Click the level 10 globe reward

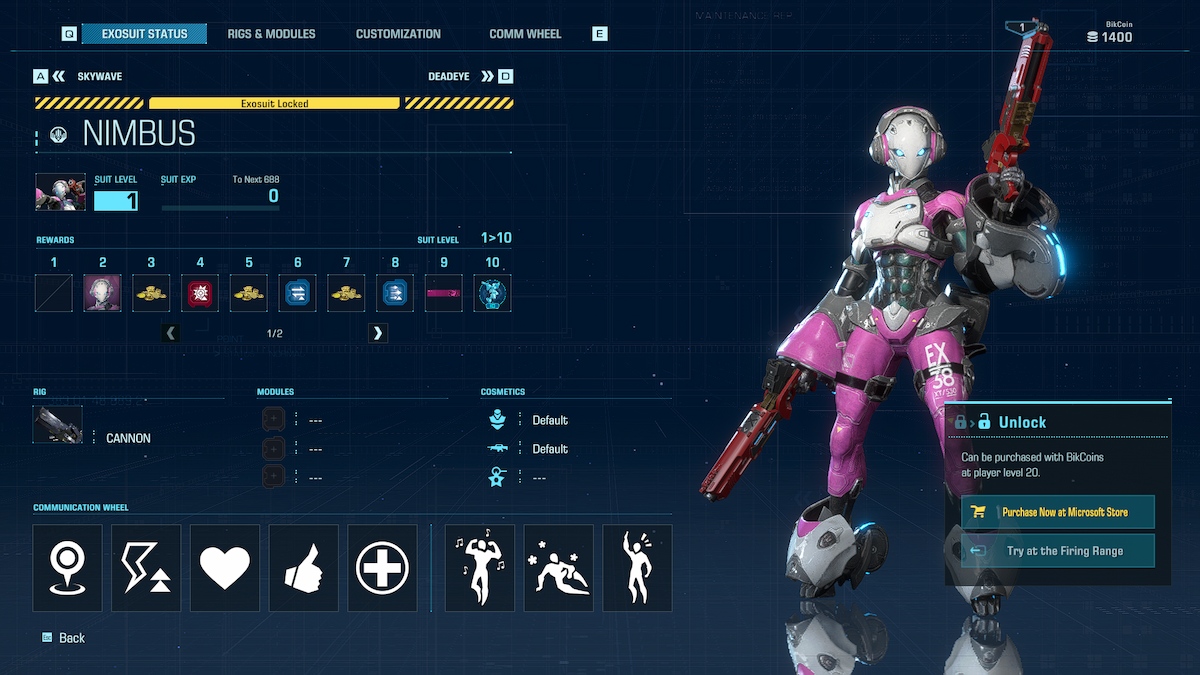(x=492, y=293)
